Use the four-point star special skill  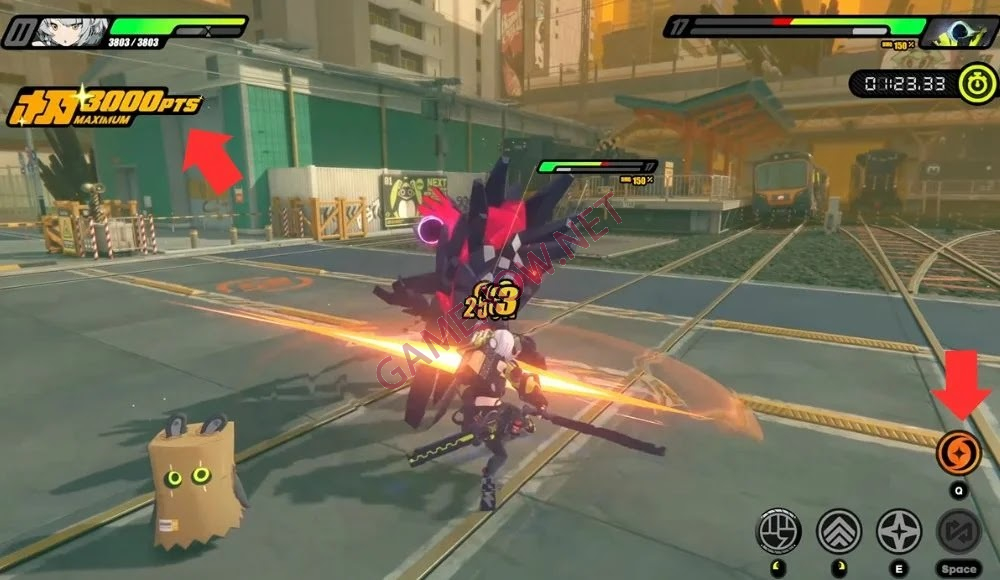(898, 530)
